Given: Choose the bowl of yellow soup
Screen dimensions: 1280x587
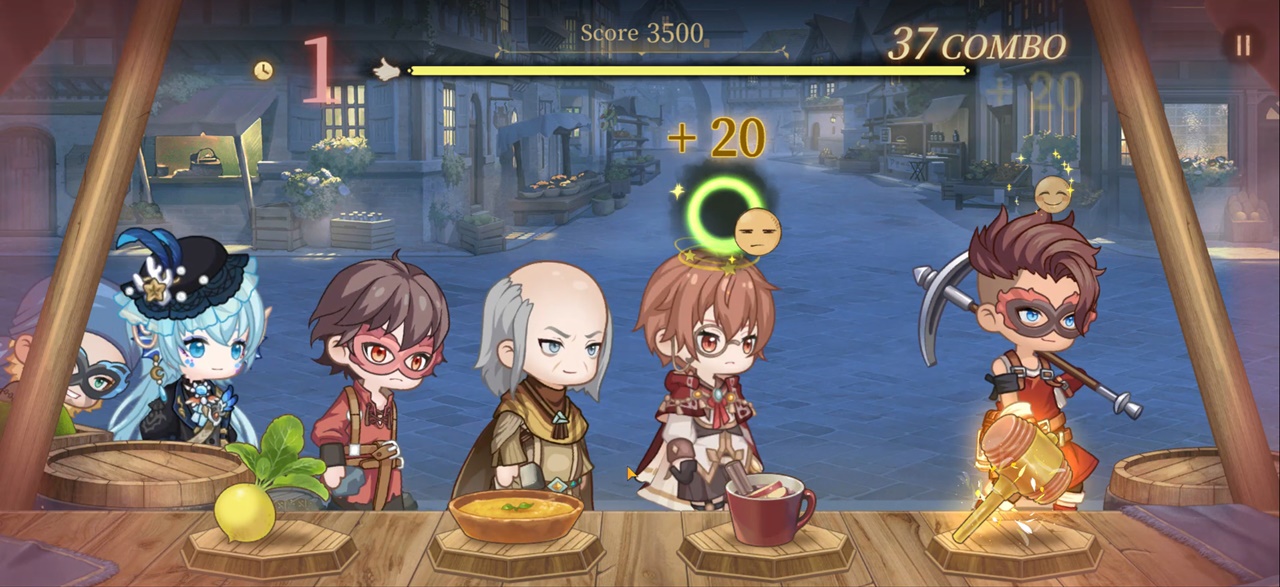Looking at the screenshot, I should point(515,515).
